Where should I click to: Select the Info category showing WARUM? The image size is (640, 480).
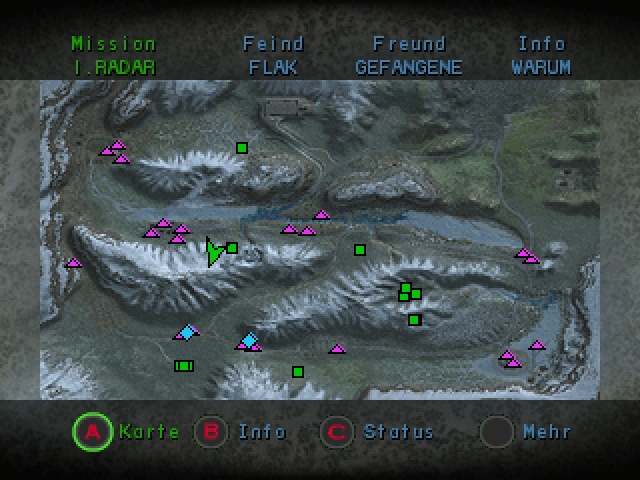(541, 56)
